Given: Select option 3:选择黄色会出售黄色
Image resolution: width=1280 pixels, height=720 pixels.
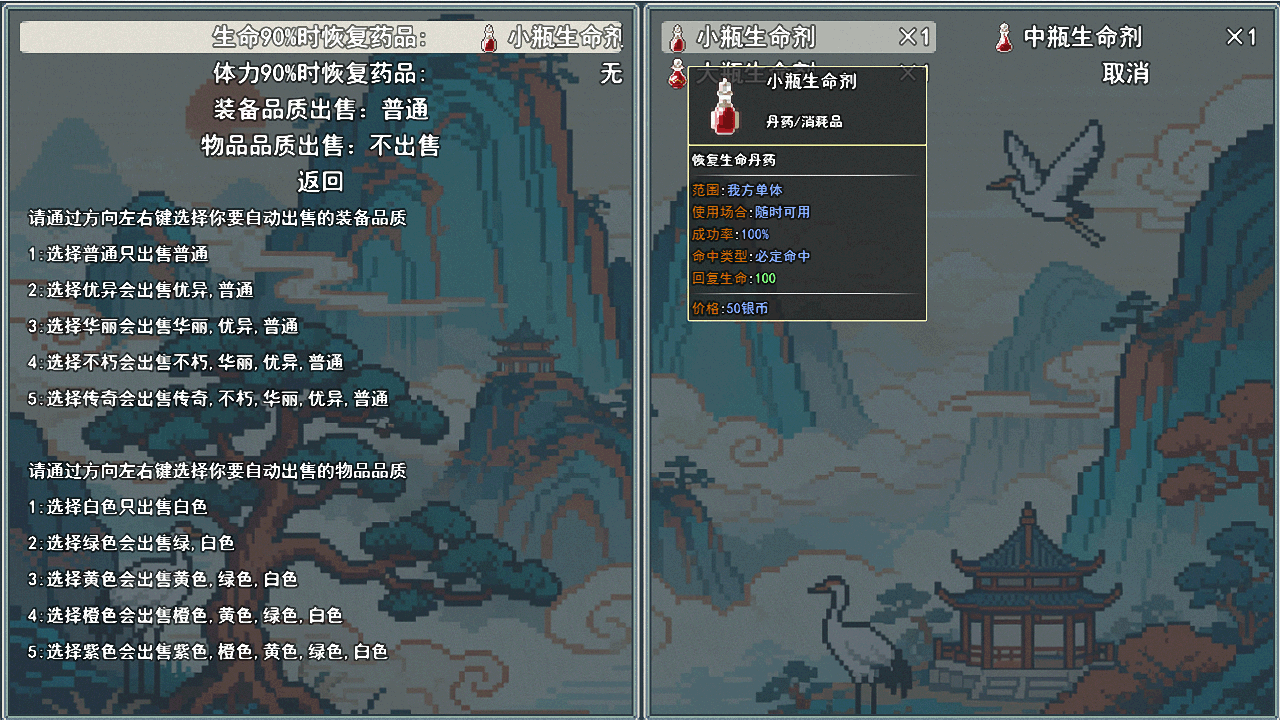Looking at the screenshot, I should (x=160, y=579).
